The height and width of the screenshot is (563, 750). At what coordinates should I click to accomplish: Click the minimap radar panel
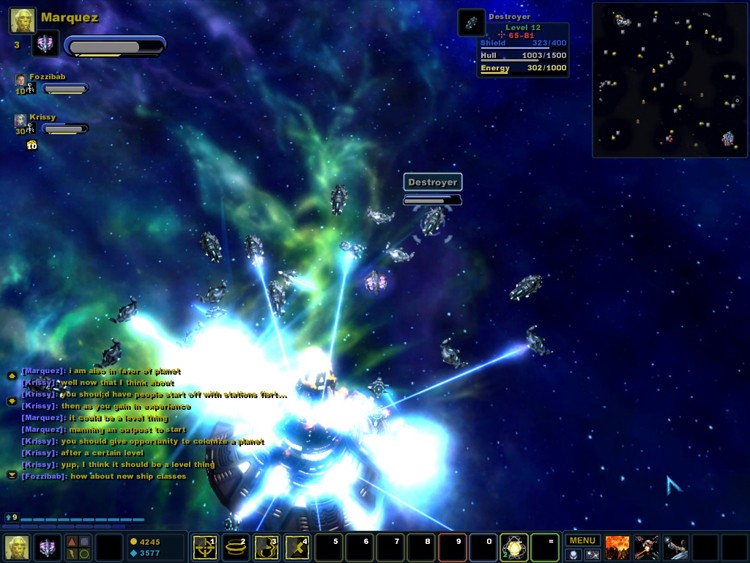669,79
